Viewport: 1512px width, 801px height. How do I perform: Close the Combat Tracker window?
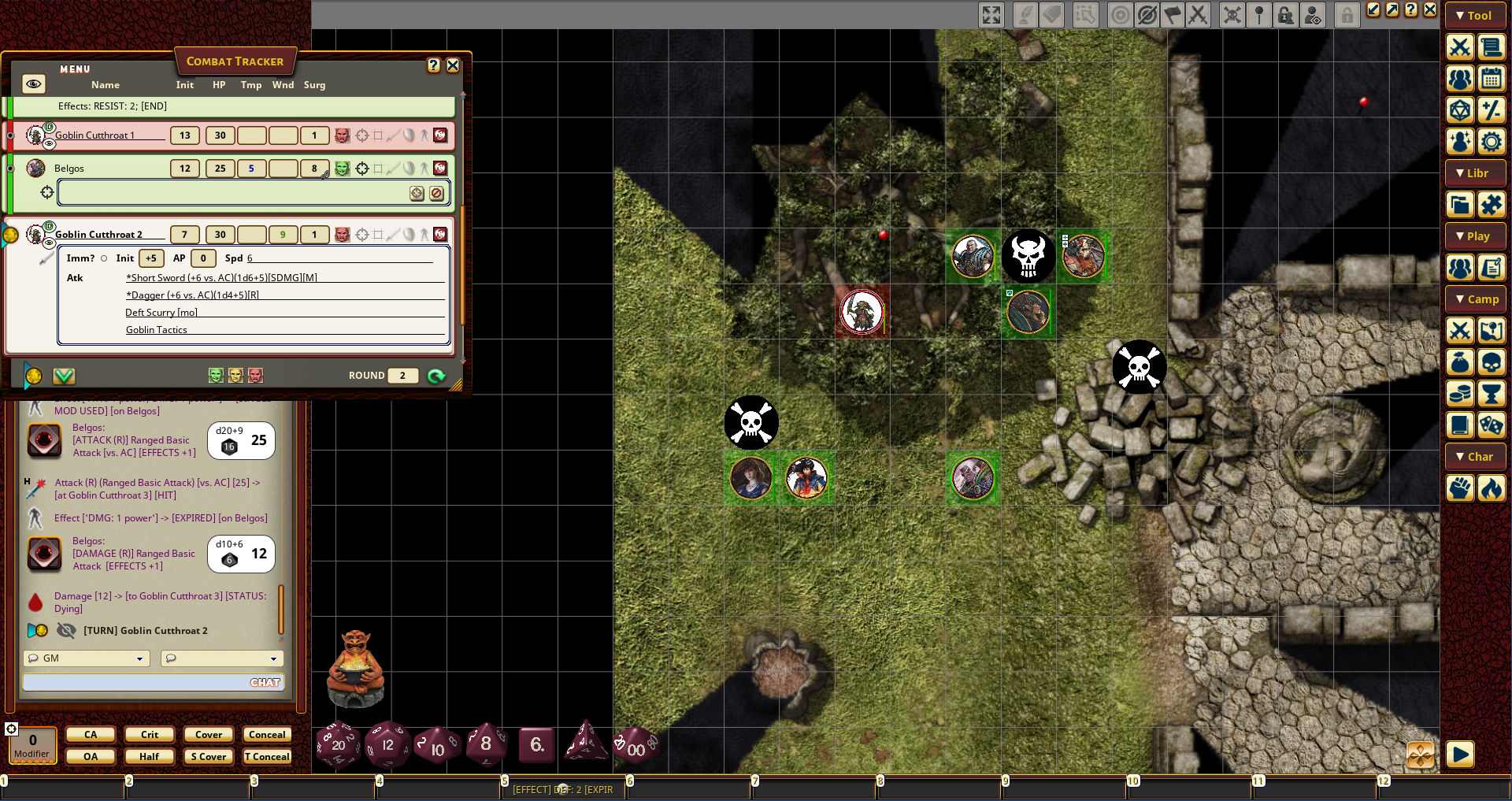tap(453, 65)
